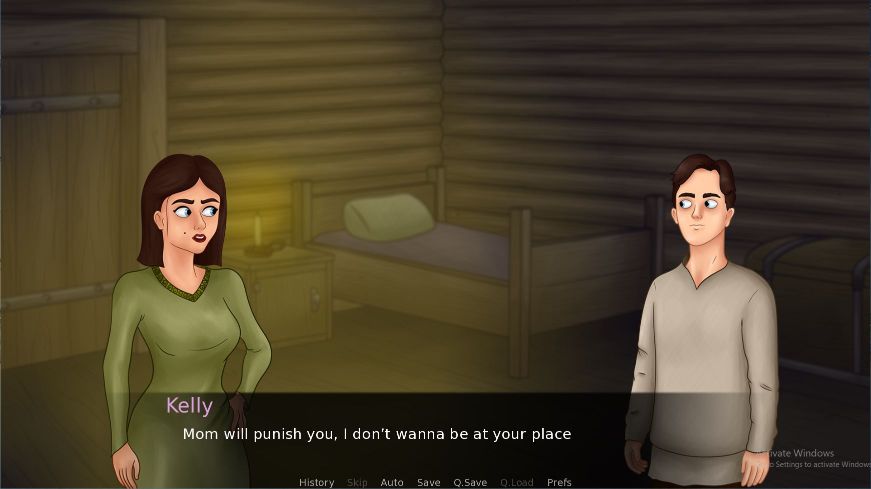Click the Q.Load button

(516, 482)
